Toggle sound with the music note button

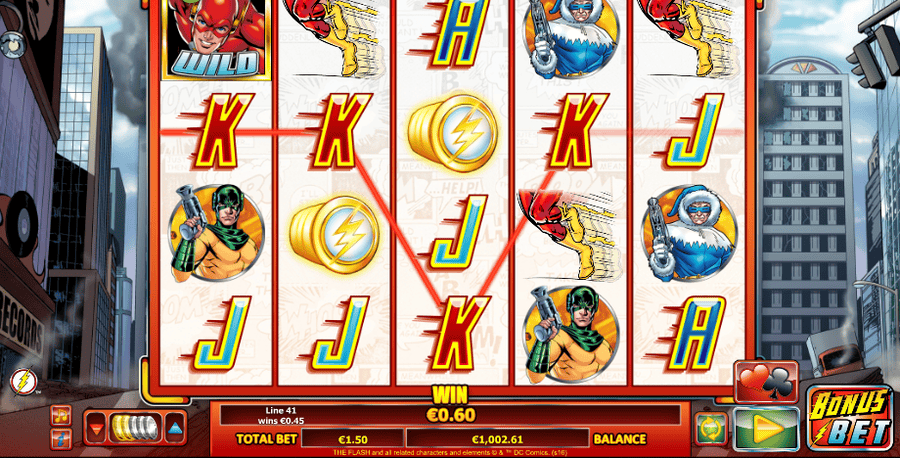(62, 415)
